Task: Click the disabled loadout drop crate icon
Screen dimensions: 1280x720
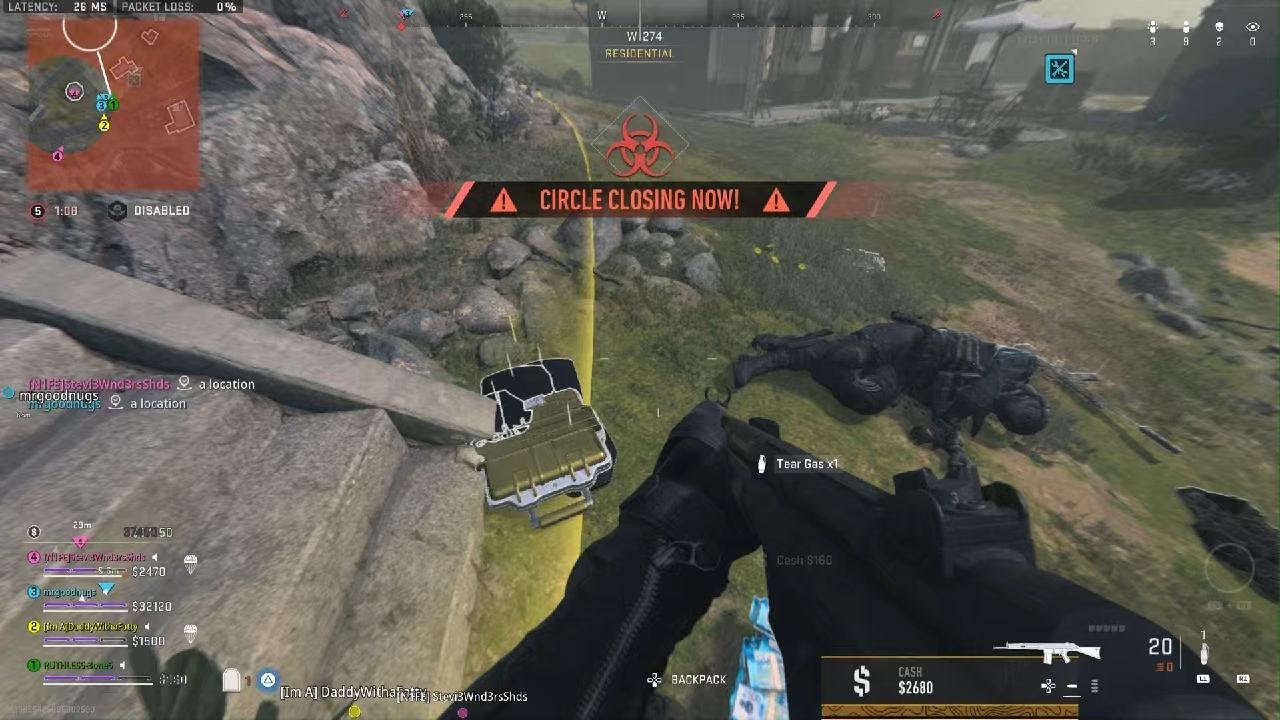Action: (x=117, y=211)
